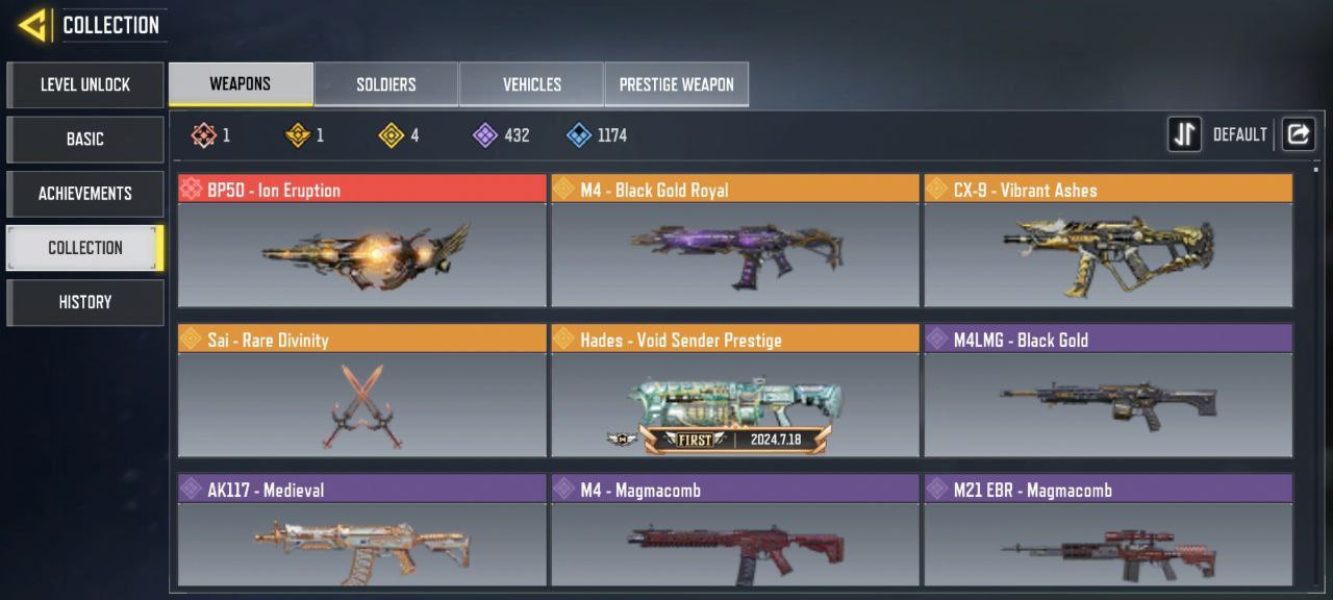Select the M4 - Black Gold Royal card
Image resolution: width=1333 pixels, height=600 pixels.
(735, 241)
